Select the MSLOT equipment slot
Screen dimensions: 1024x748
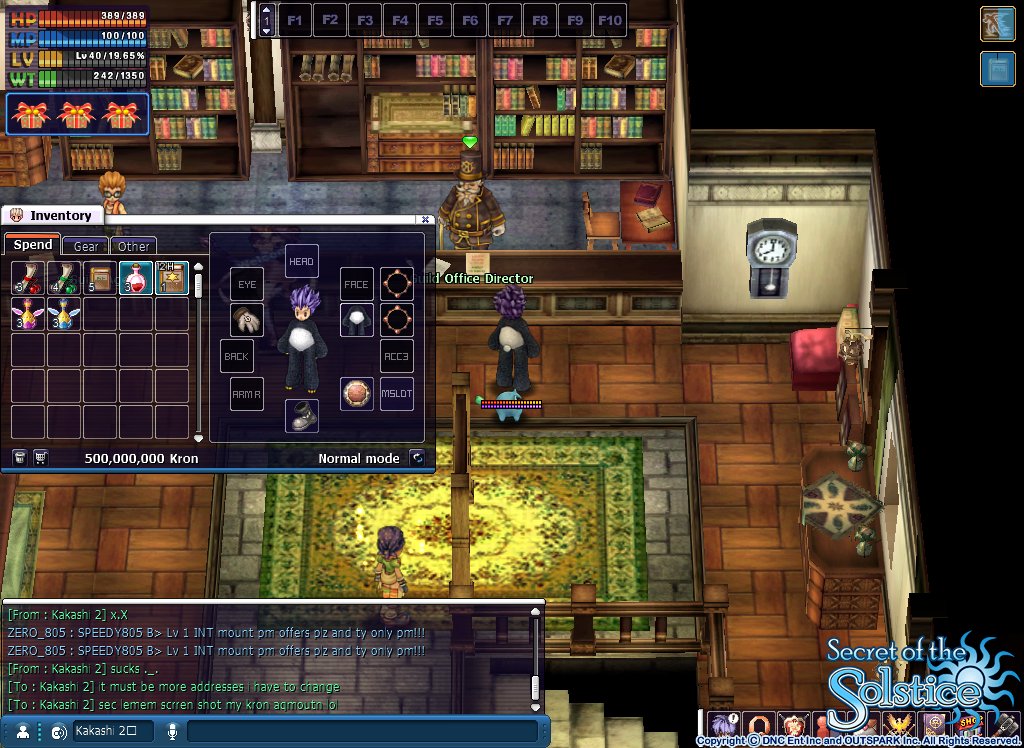(x=397, y=393)
